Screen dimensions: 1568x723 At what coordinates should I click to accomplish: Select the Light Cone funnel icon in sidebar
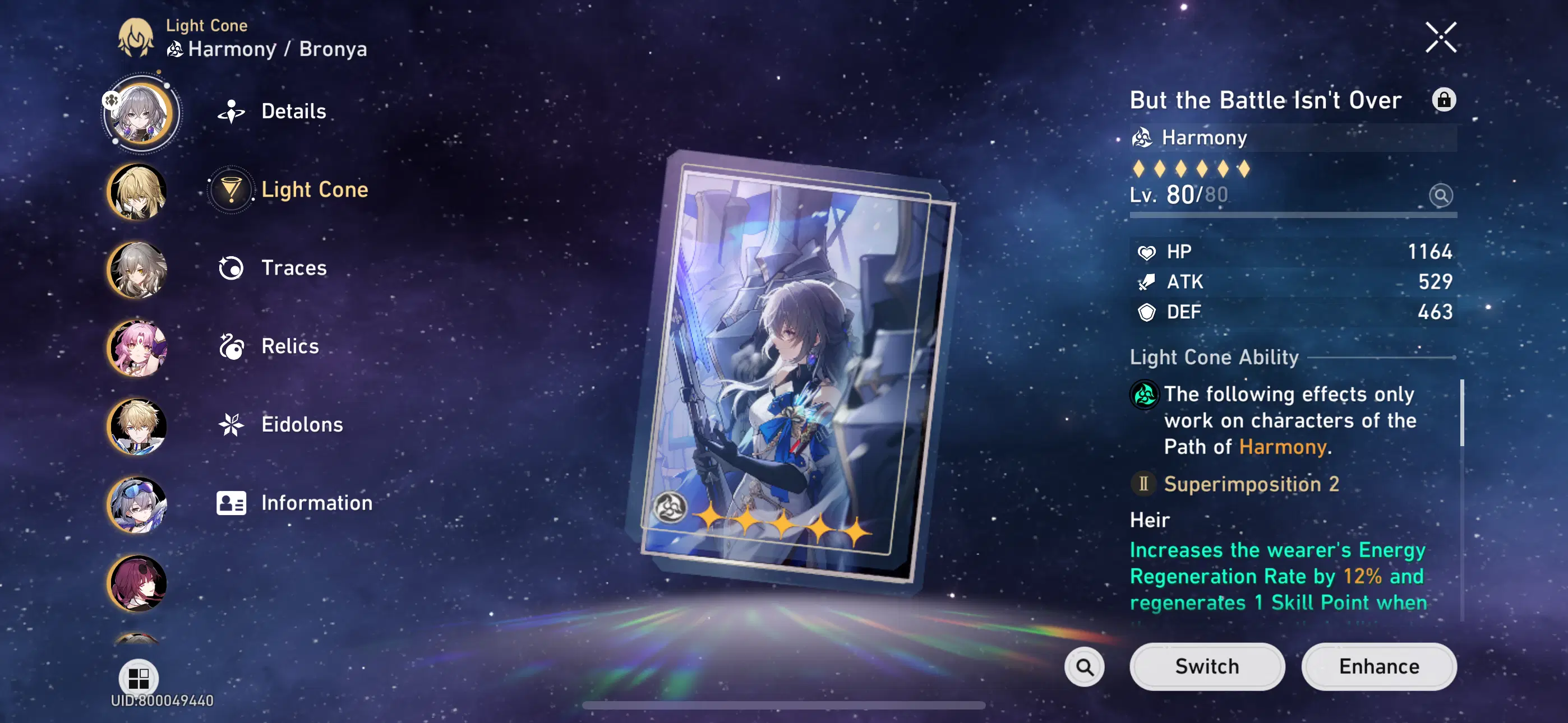pyautogui.click(x=230, y=189)
